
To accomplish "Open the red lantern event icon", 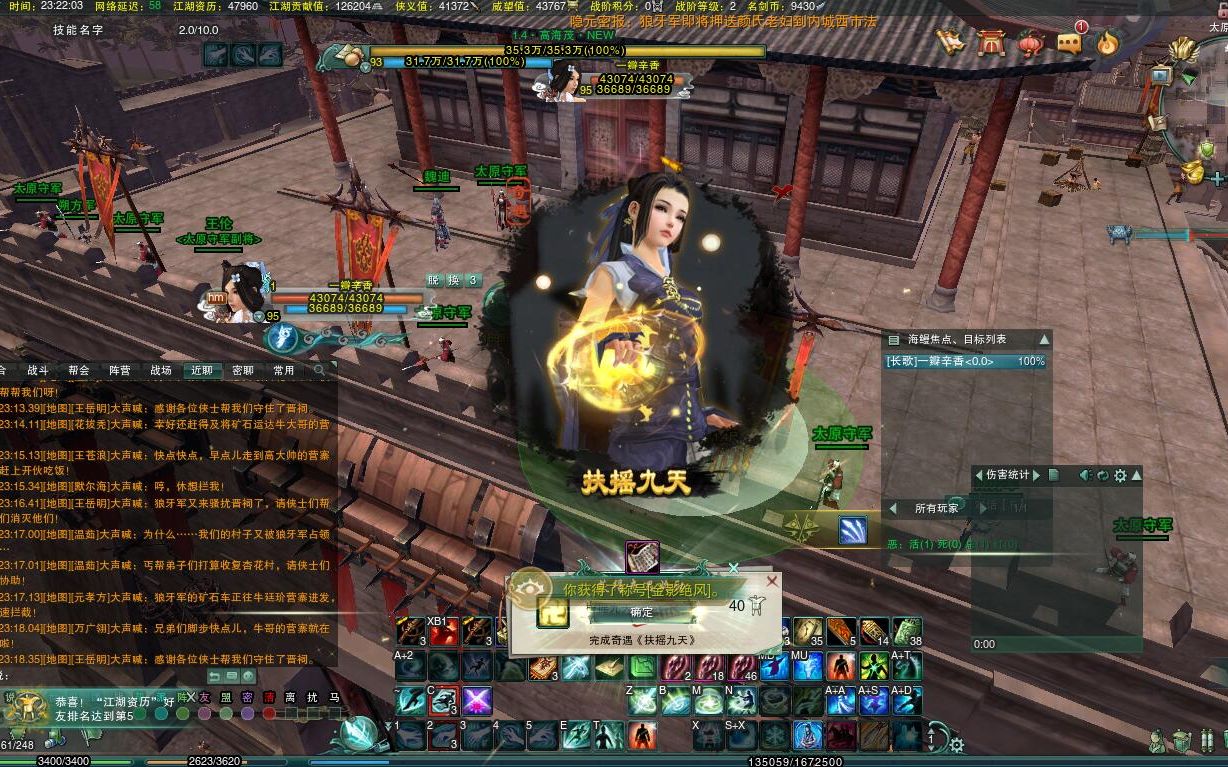I will [x=1030, y=43].
